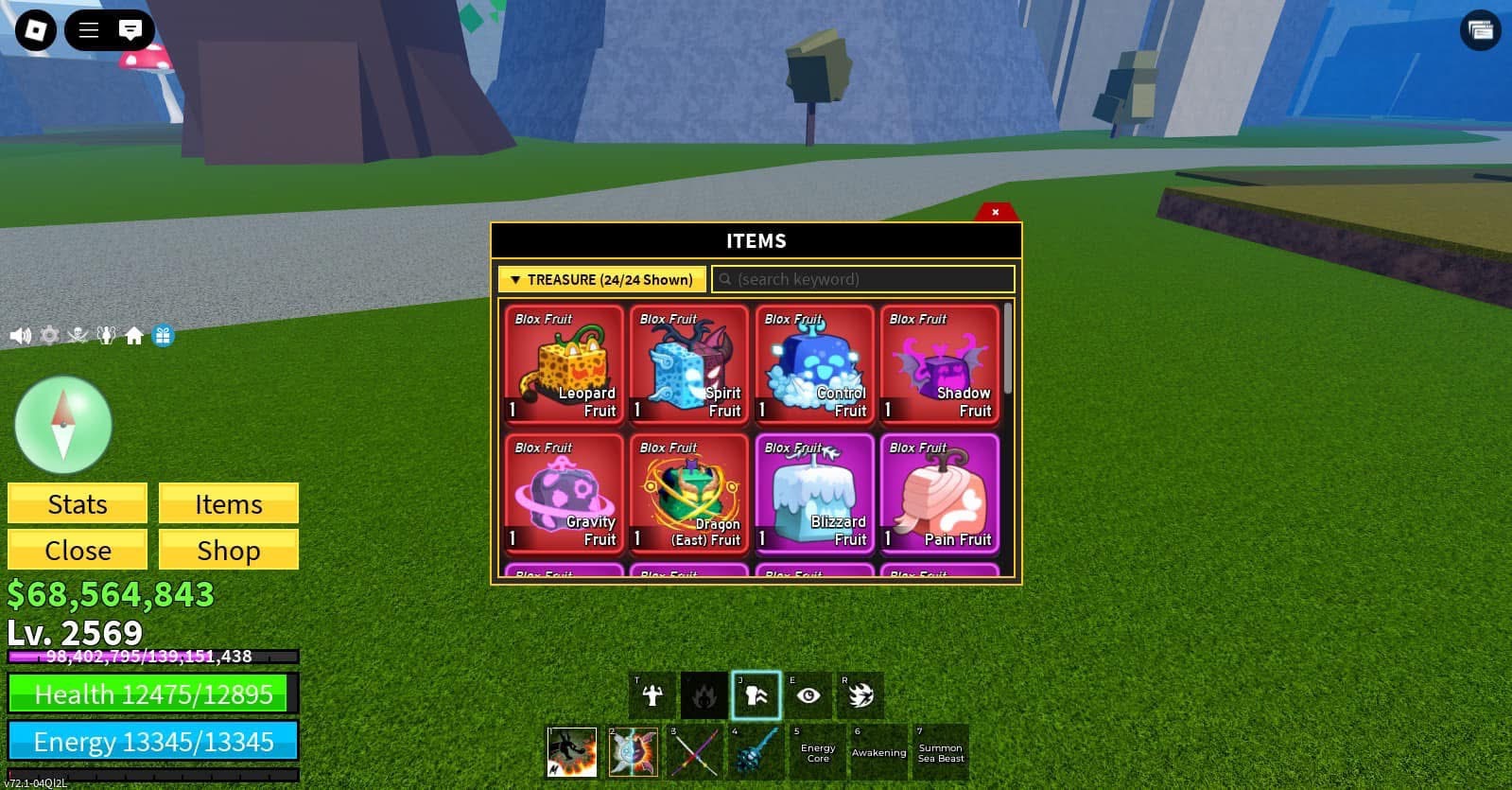
Task: Close the side menu with Close button
Action: point(78,550)
